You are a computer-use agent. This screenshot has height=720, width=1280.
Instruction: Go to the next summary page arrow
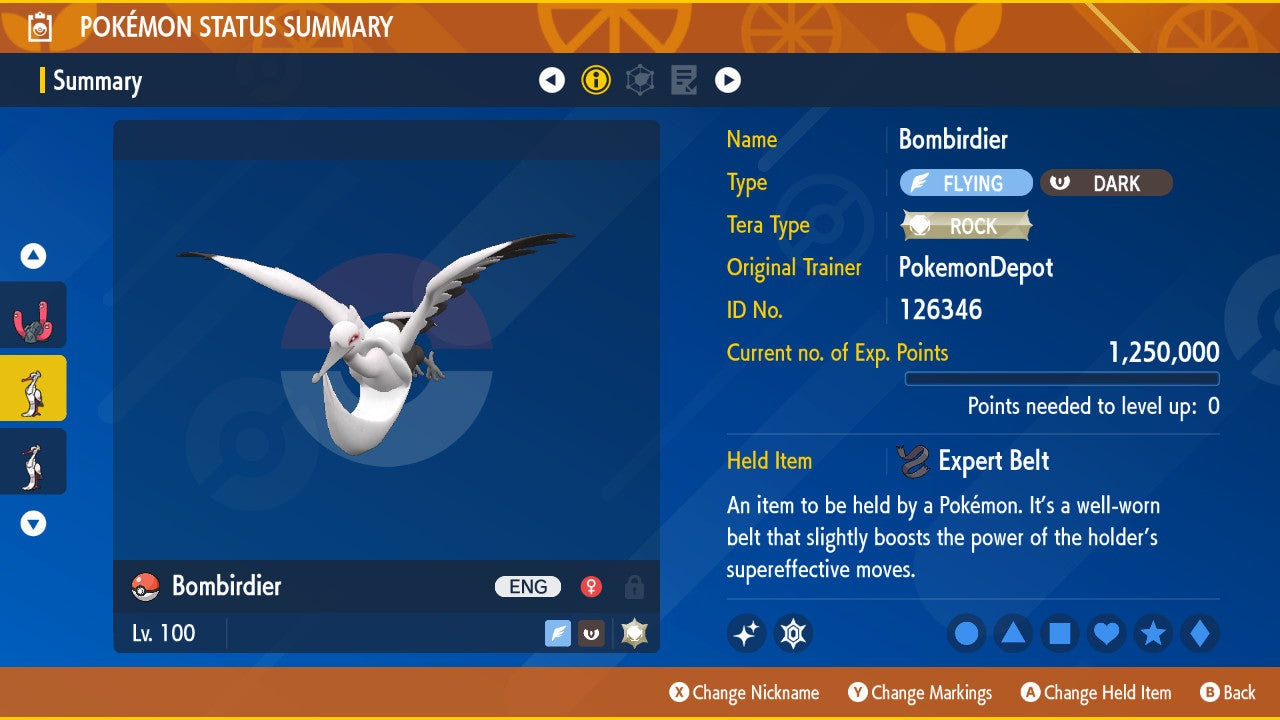pos(728,80)
